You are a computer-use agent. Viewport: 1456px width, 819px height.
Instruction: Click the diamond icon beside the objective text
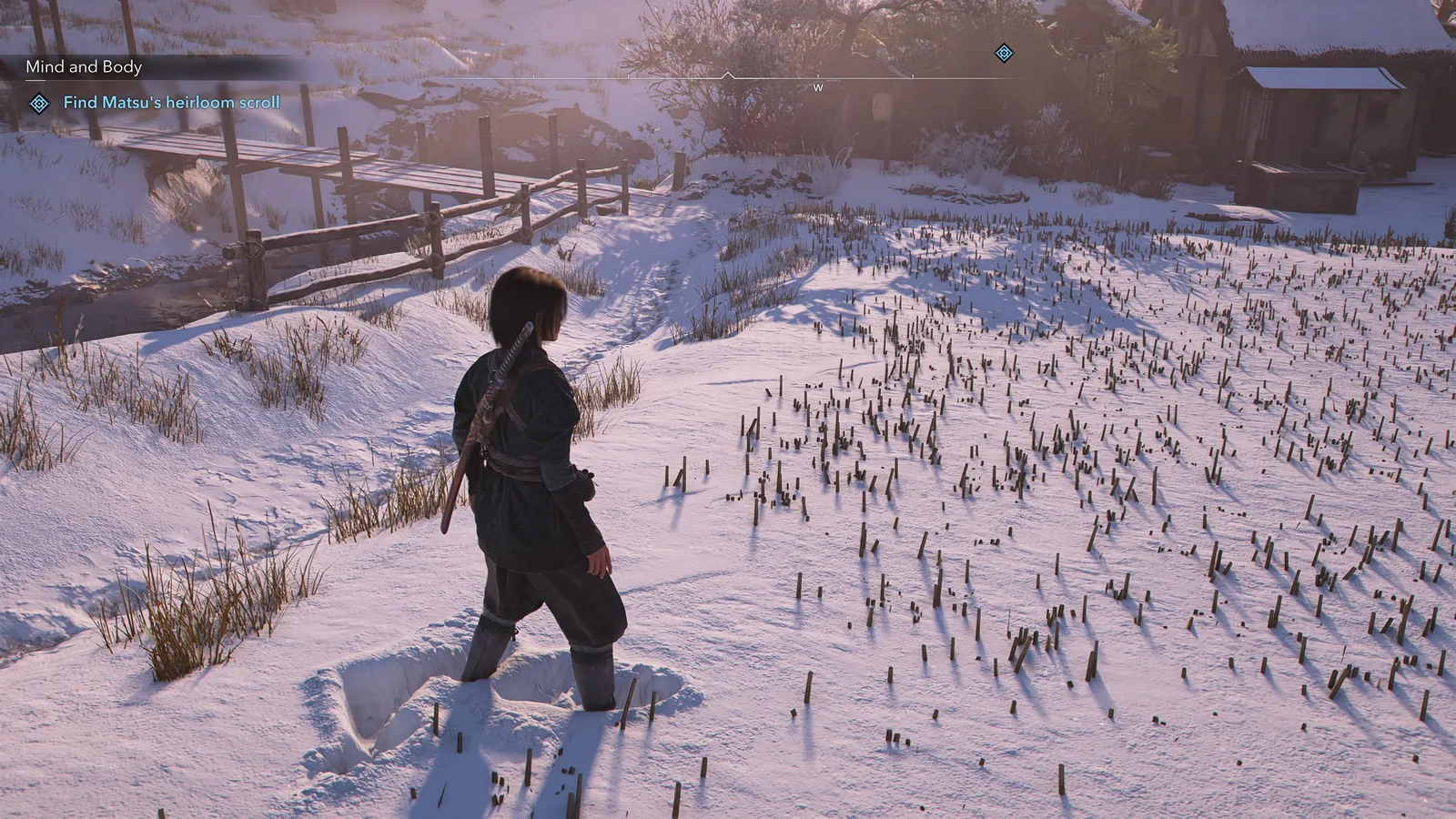[39, 104]
